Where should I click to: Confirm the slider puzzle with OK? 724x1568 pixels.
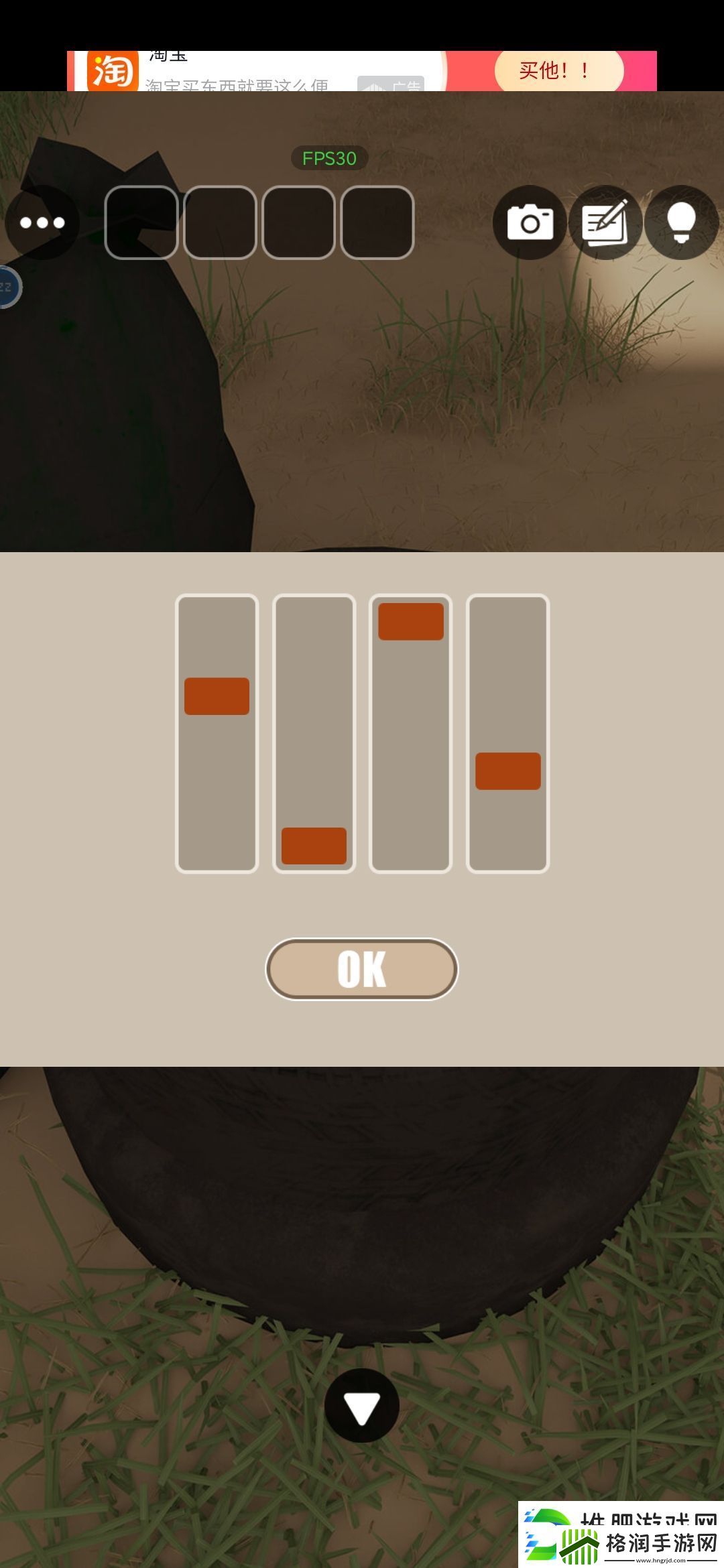[x=361, y=969]
